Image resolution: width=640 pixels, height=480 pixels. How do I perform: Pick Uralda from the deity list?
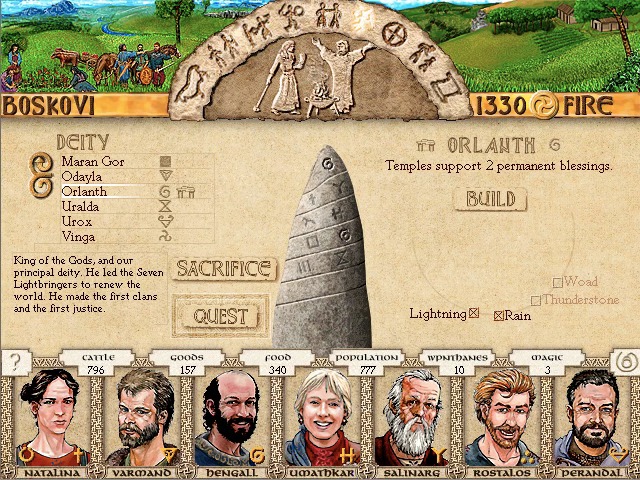(80, 206)
